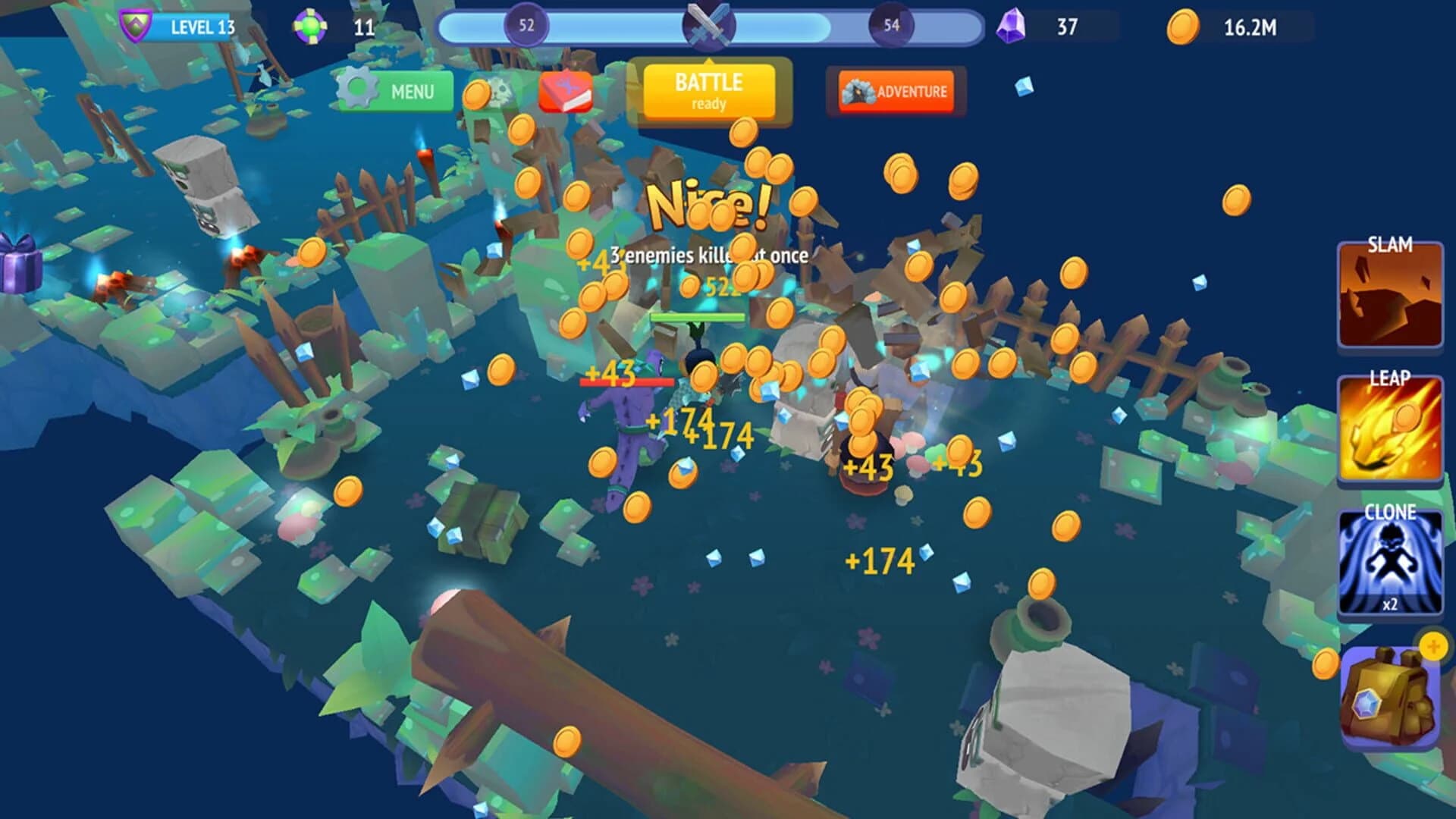Start an ADVENTURE

[897, 91]
